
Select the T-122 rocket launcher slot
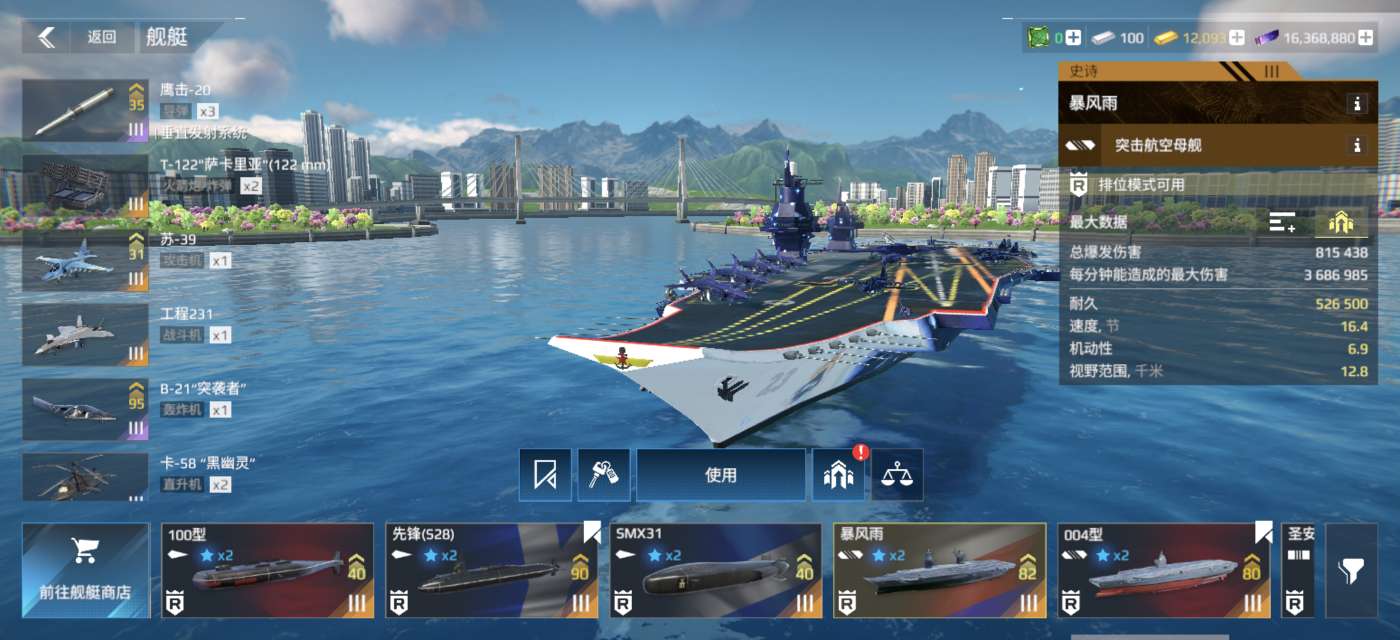point(86,186)
